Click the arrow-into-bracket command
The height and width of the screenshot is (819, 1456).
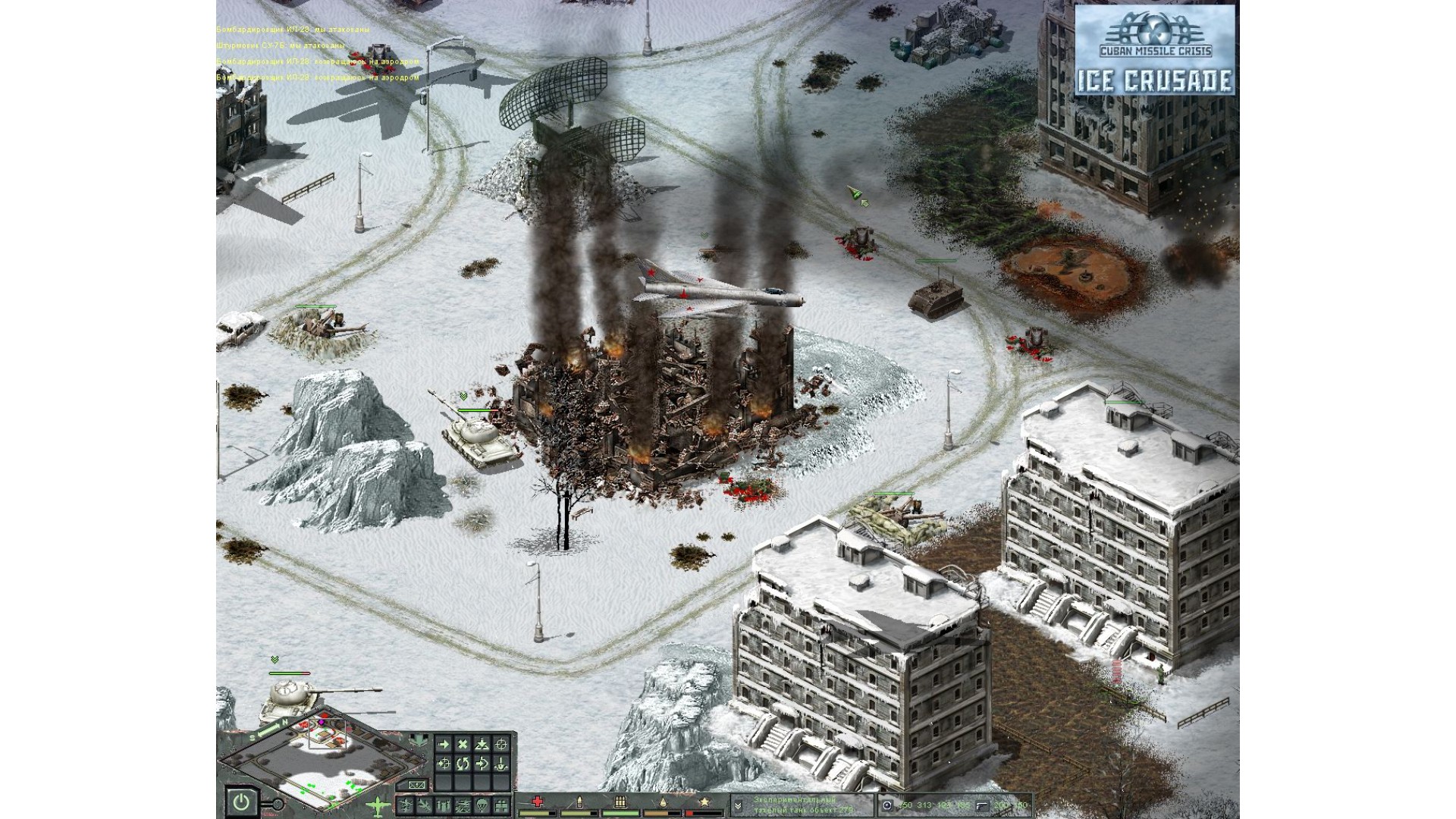point(482,764)
